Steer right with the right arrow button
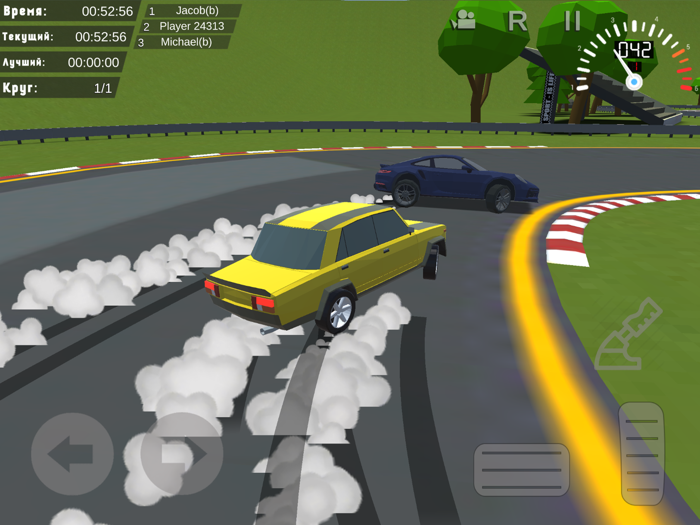Image resolution: width=700 pixels, height=525 pixels. pyautogui.click(x=181, y=454)
